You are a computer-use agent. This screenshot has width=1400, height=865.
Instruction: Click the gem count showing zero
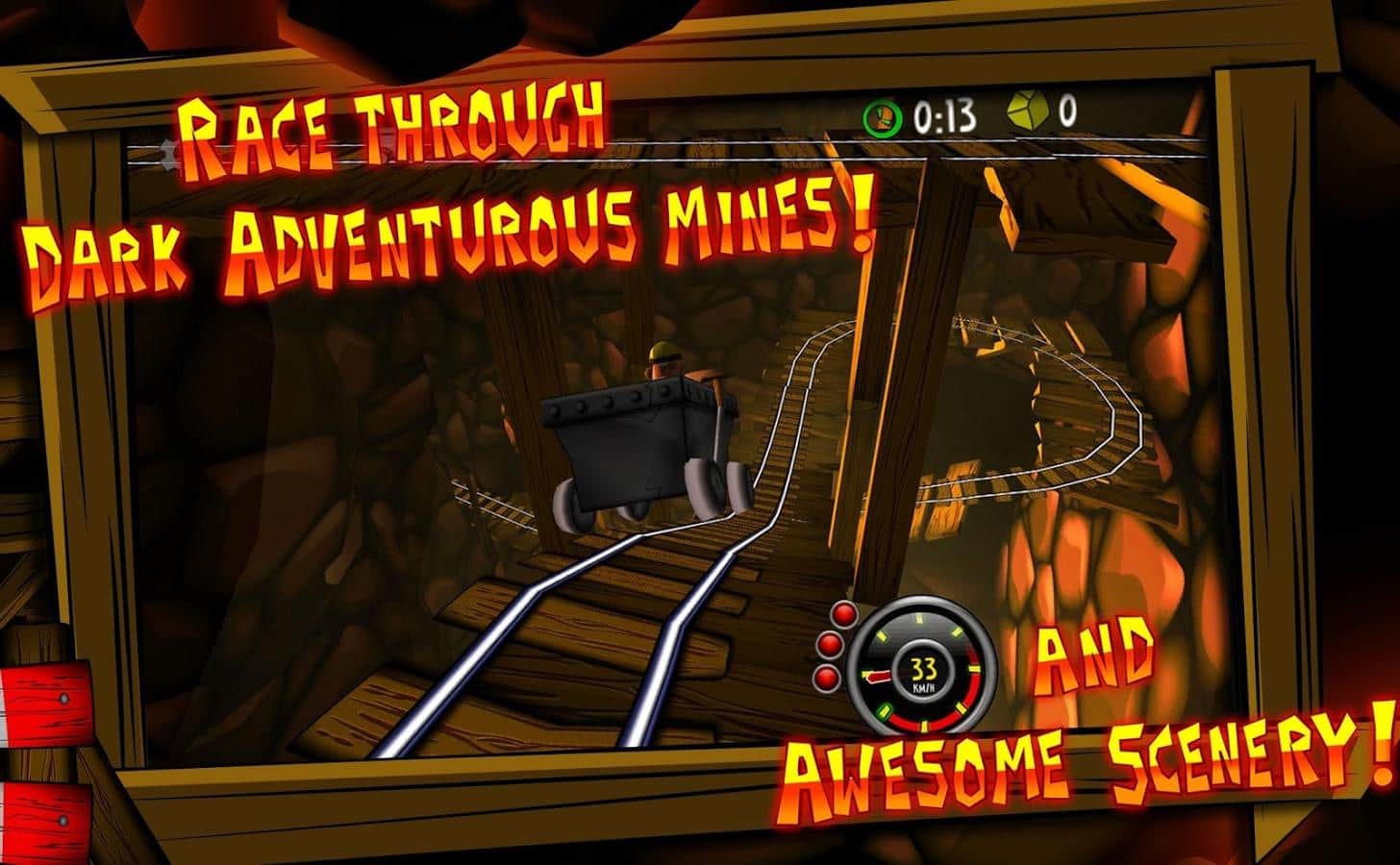(1067, 113)
